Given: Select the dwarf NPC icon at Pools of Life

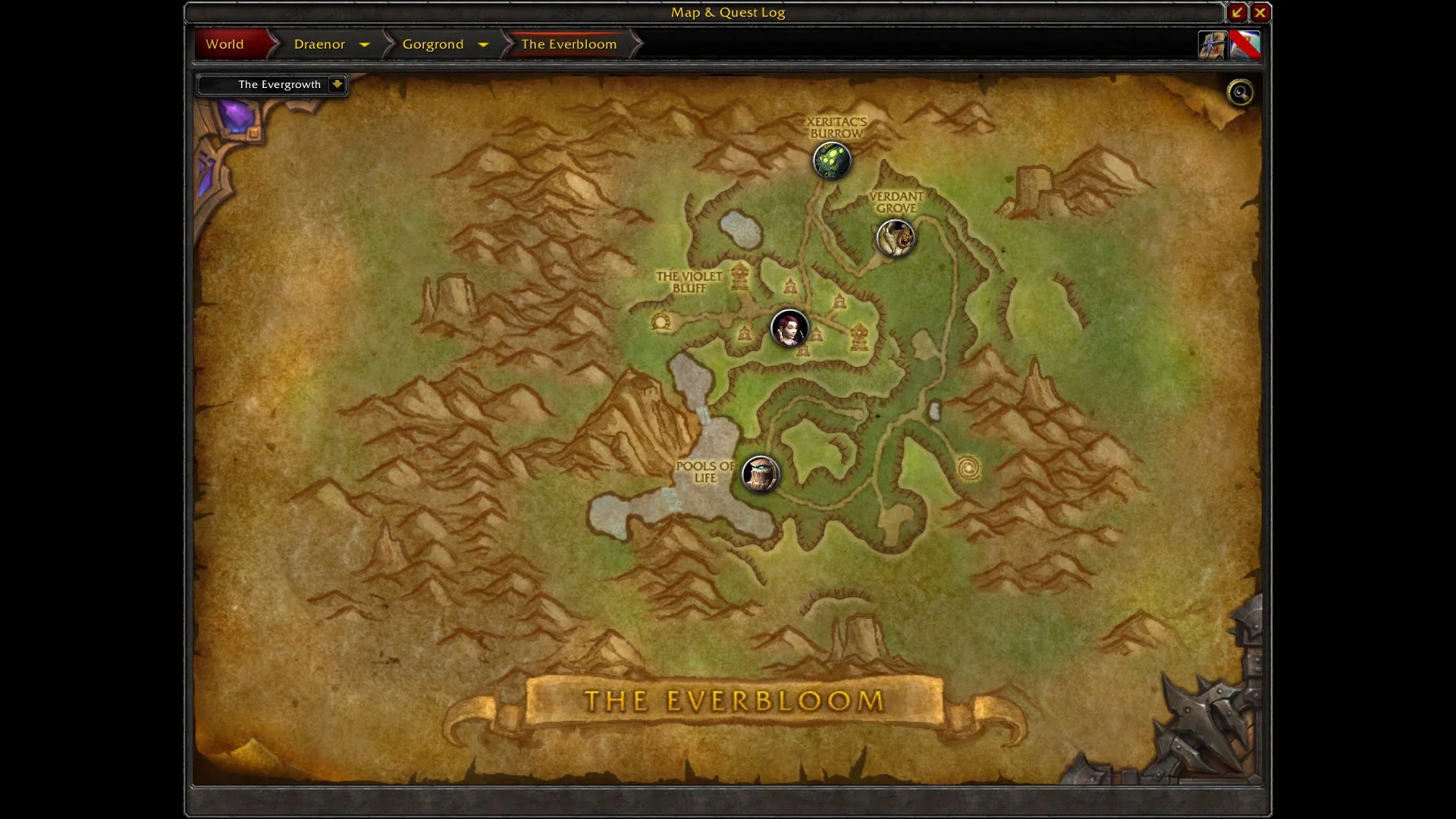Looking at the screenshot, I should [x=761, y=474].
